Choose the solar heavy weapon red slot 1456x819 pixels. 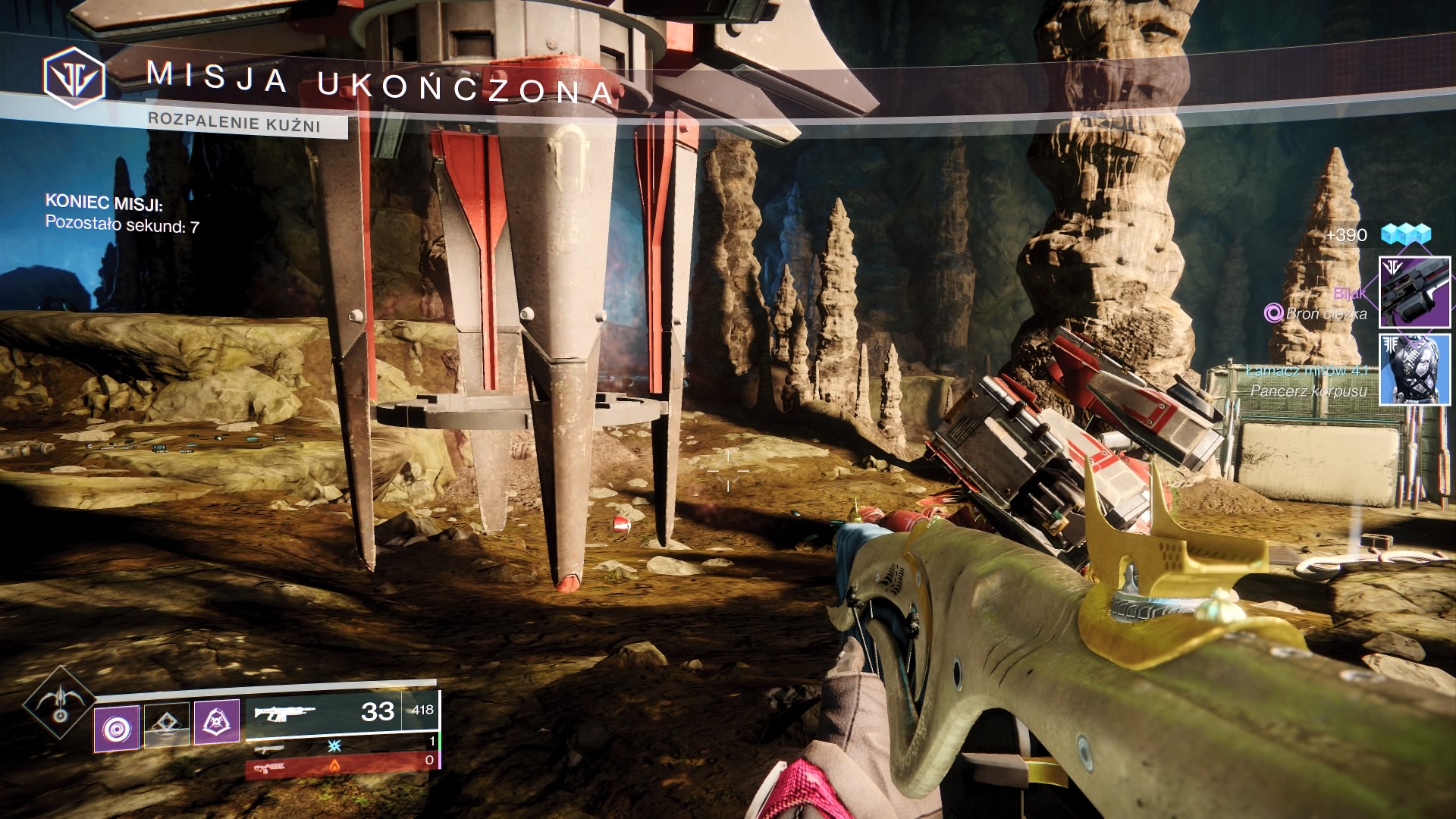pos(341,766)
